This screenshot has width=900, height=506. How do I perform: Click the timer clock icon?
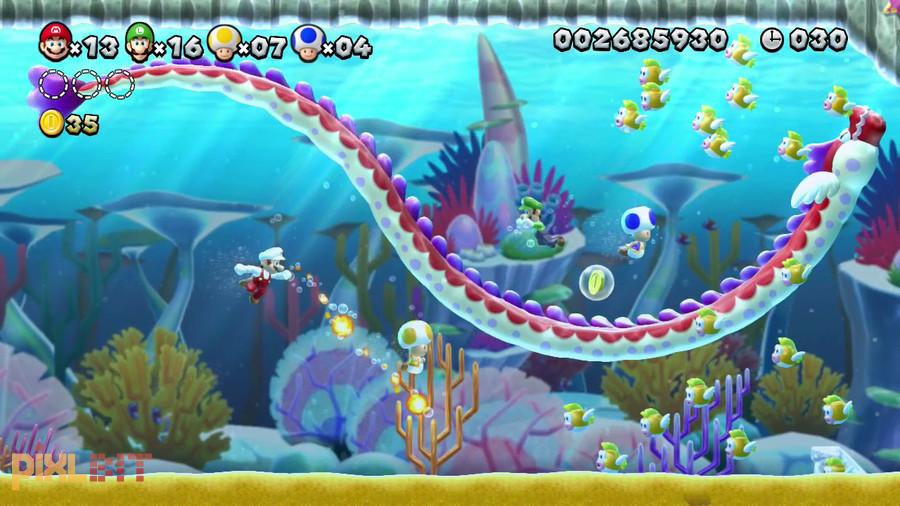(772, 39)
